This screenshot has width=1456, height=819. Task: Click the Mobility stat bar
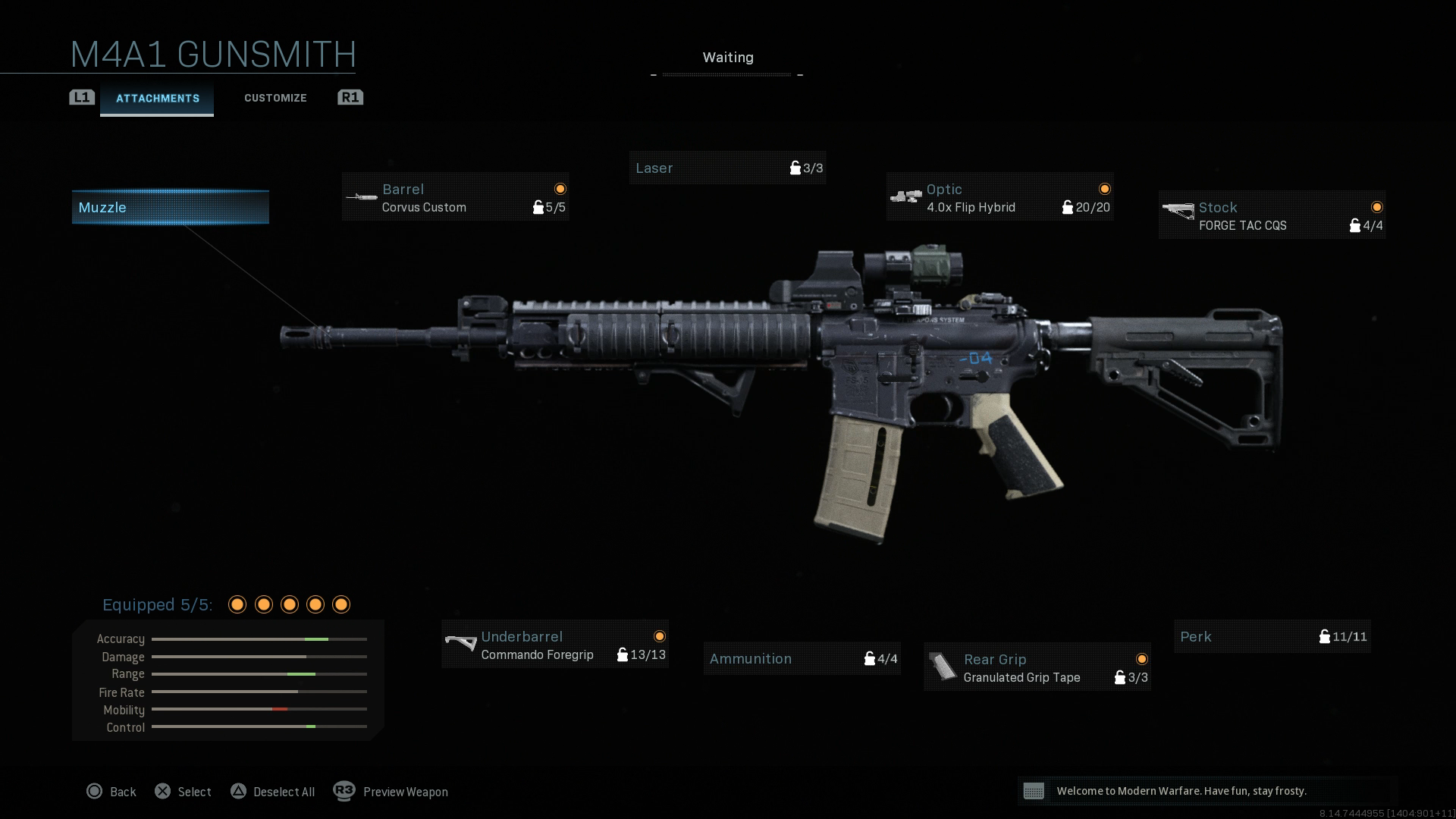coord(259,710)
